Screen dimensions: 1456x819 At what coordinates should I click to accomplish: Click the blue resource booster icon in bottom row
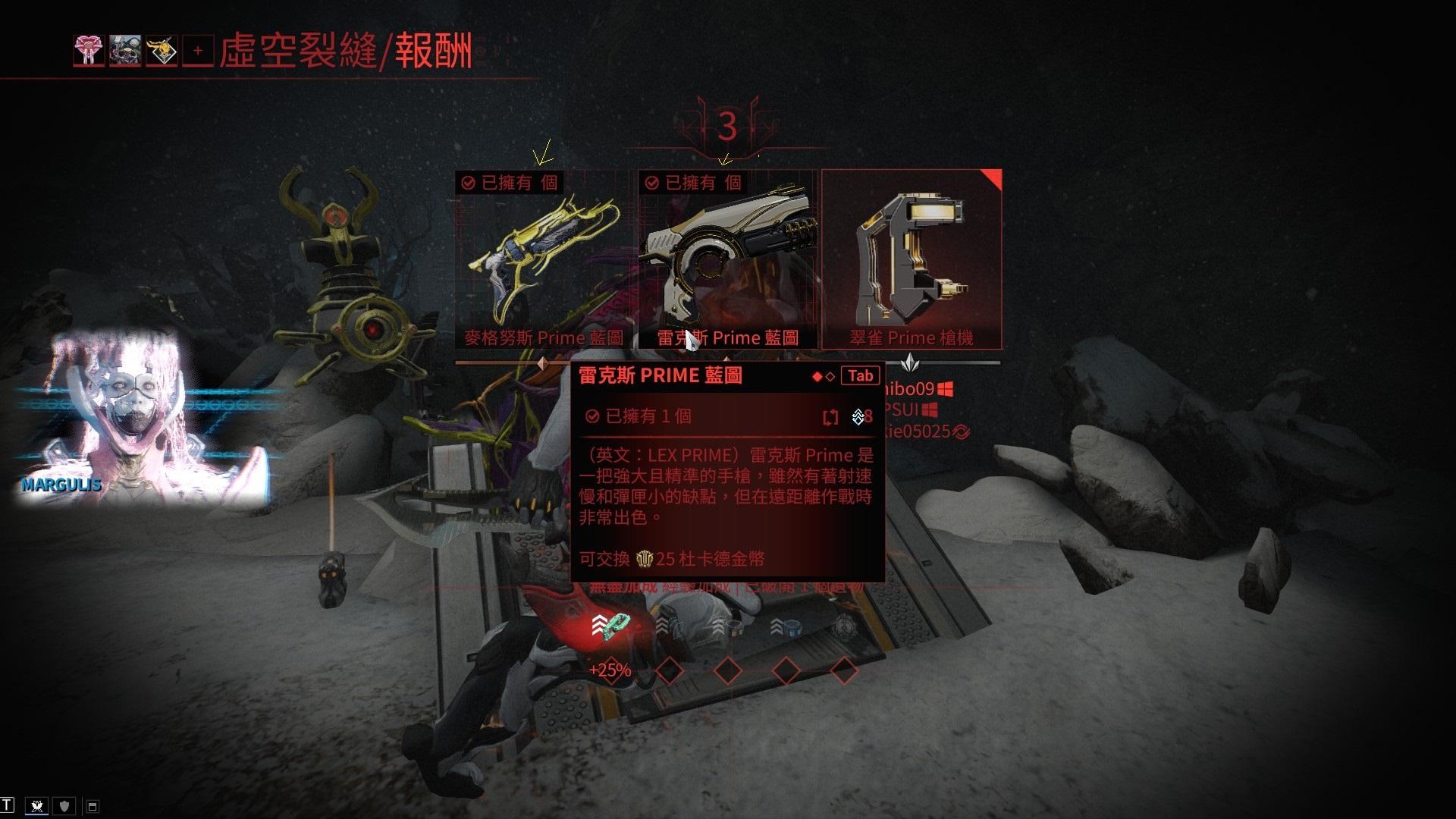[x=793, y=627]
